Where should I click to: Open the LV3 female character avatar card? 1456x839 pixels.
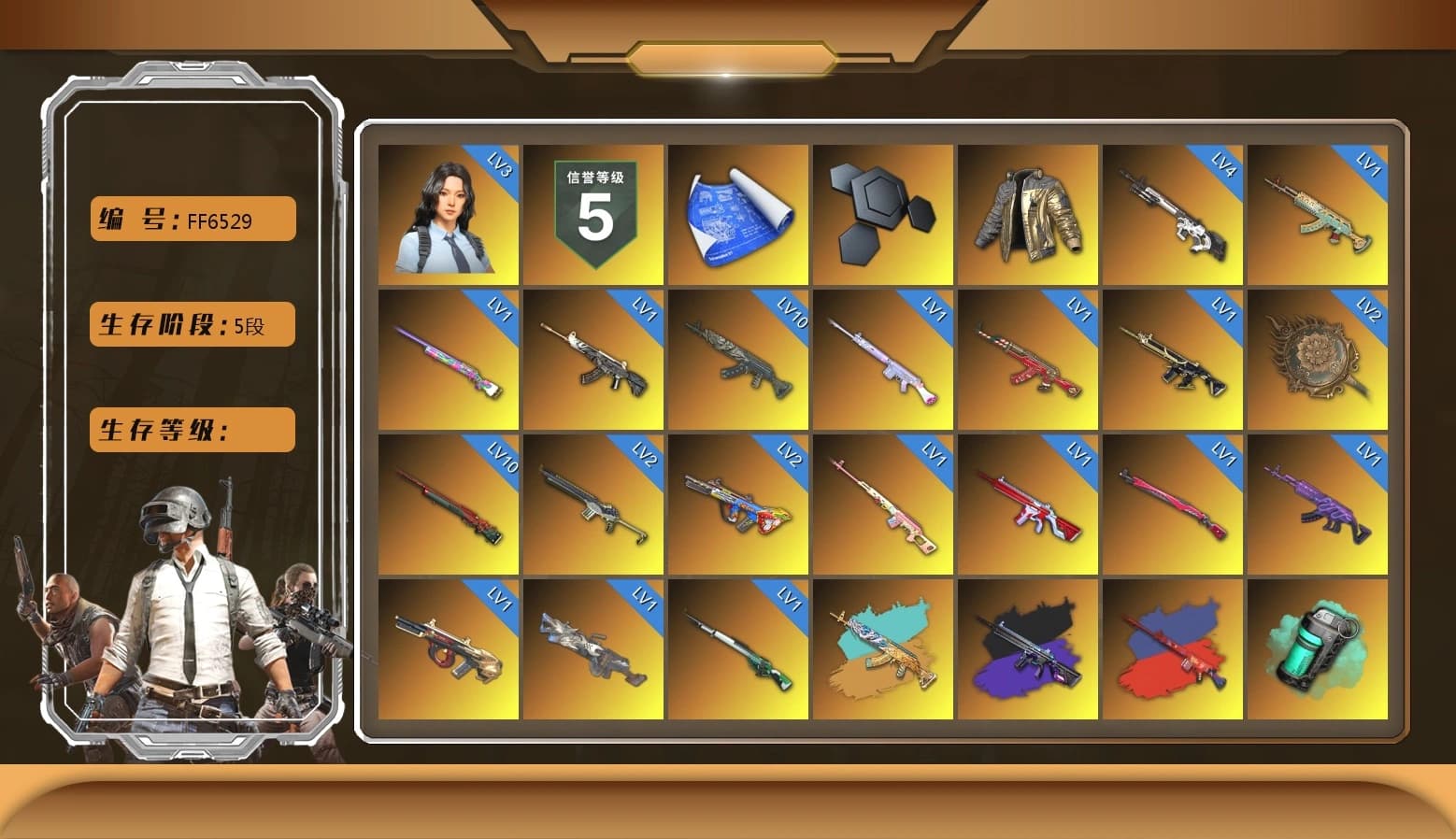click(x=449, y=213)
